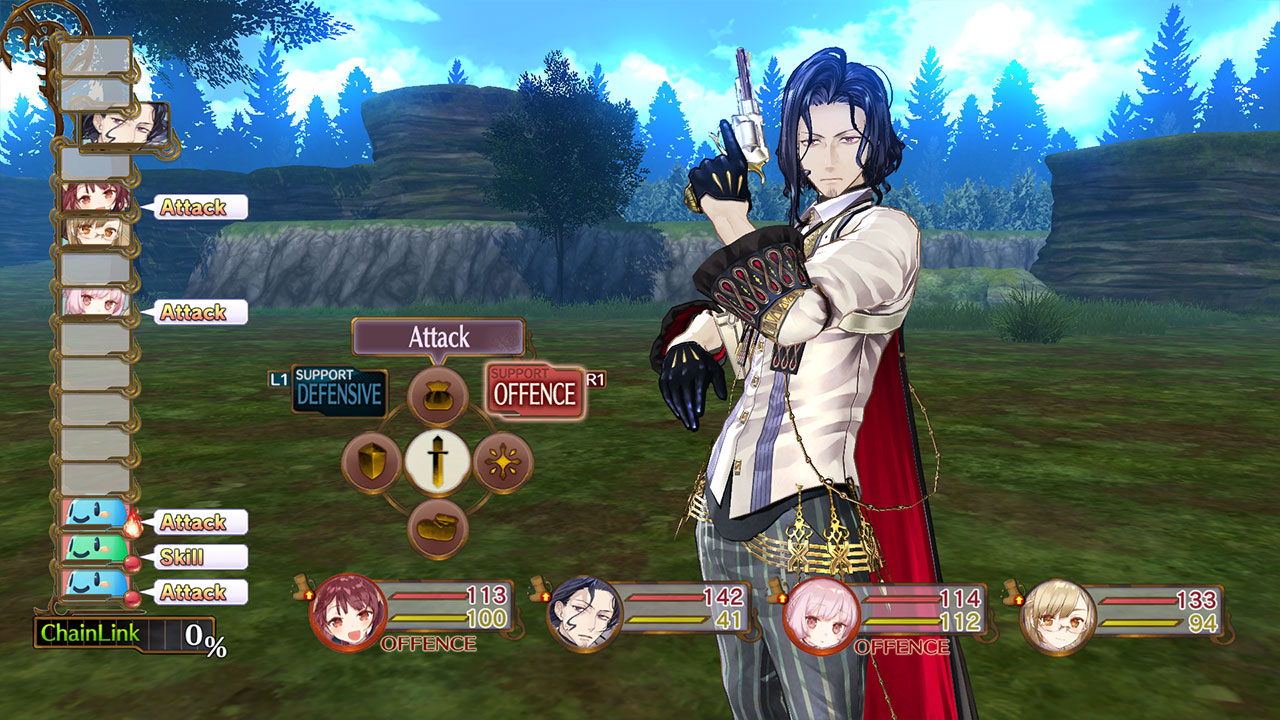
Task: Click the blonde glasses girl's turn order portrait
Action: [96, 232]
